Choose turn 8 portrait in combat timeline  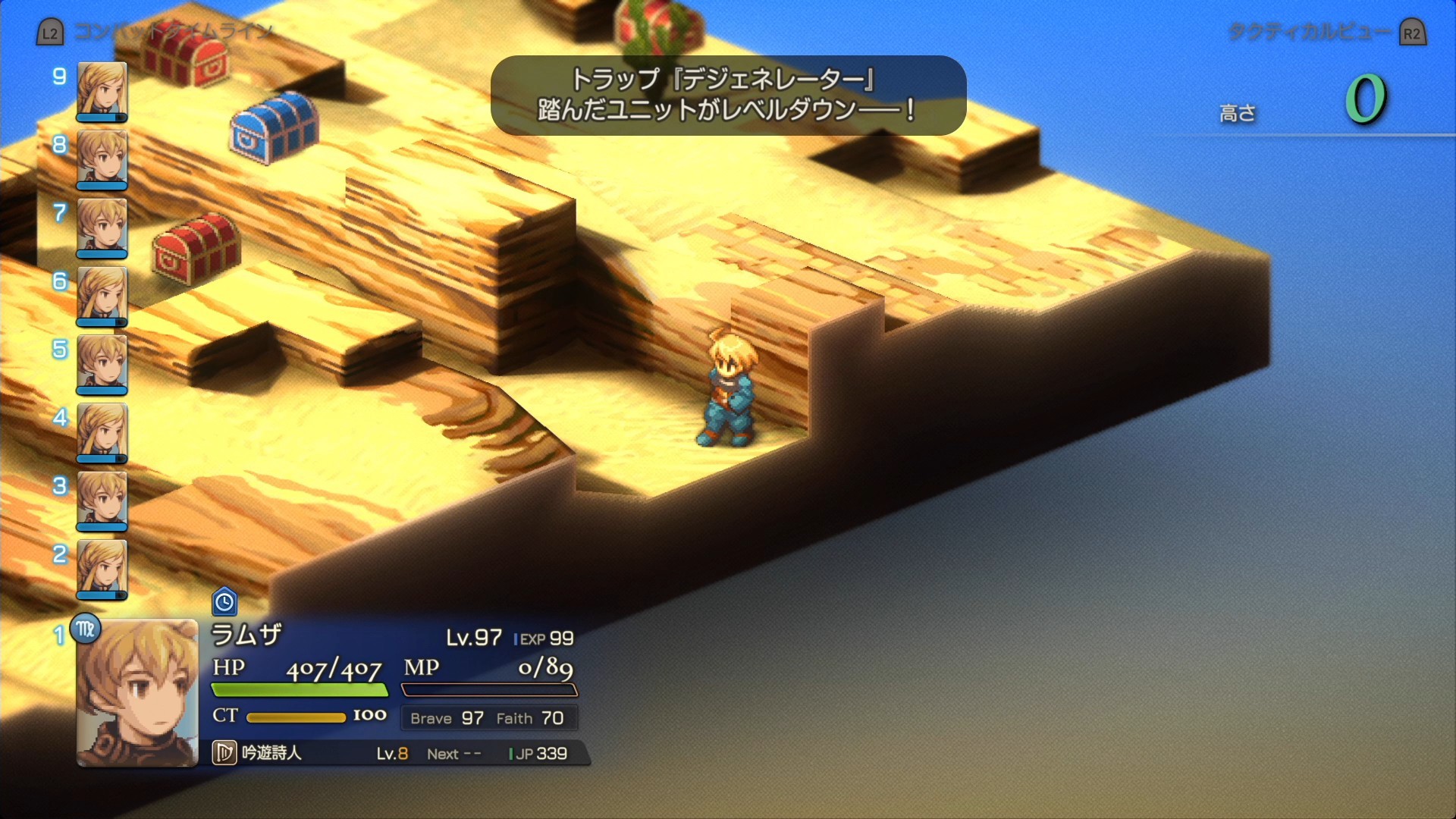click(102, 159)
